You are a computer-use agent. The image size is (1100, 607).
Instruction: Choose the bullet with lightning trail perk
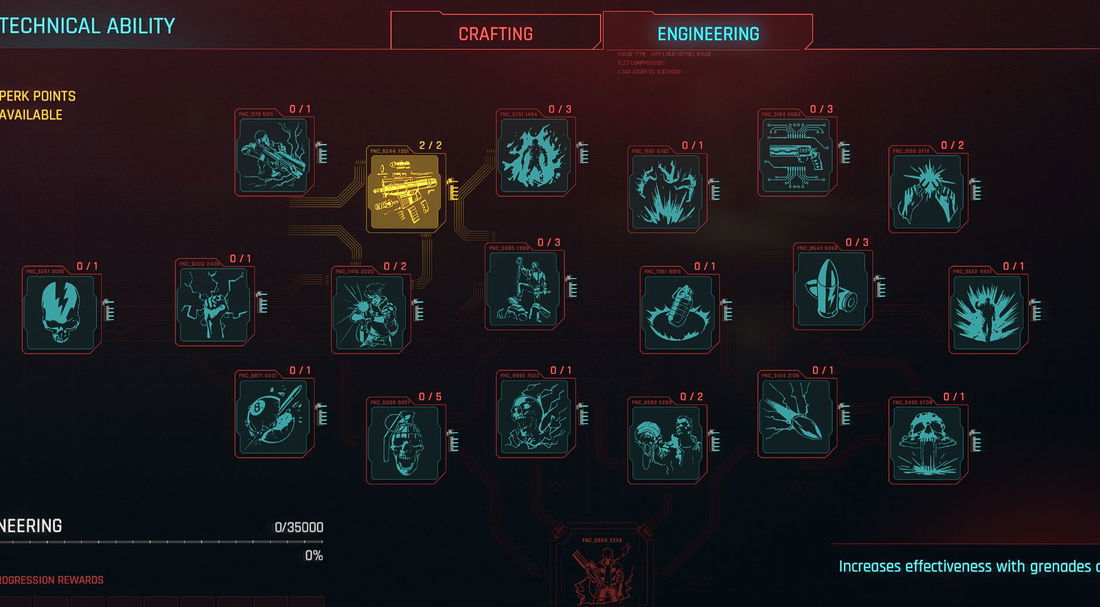pyautogui.click(x=798, y=415)
